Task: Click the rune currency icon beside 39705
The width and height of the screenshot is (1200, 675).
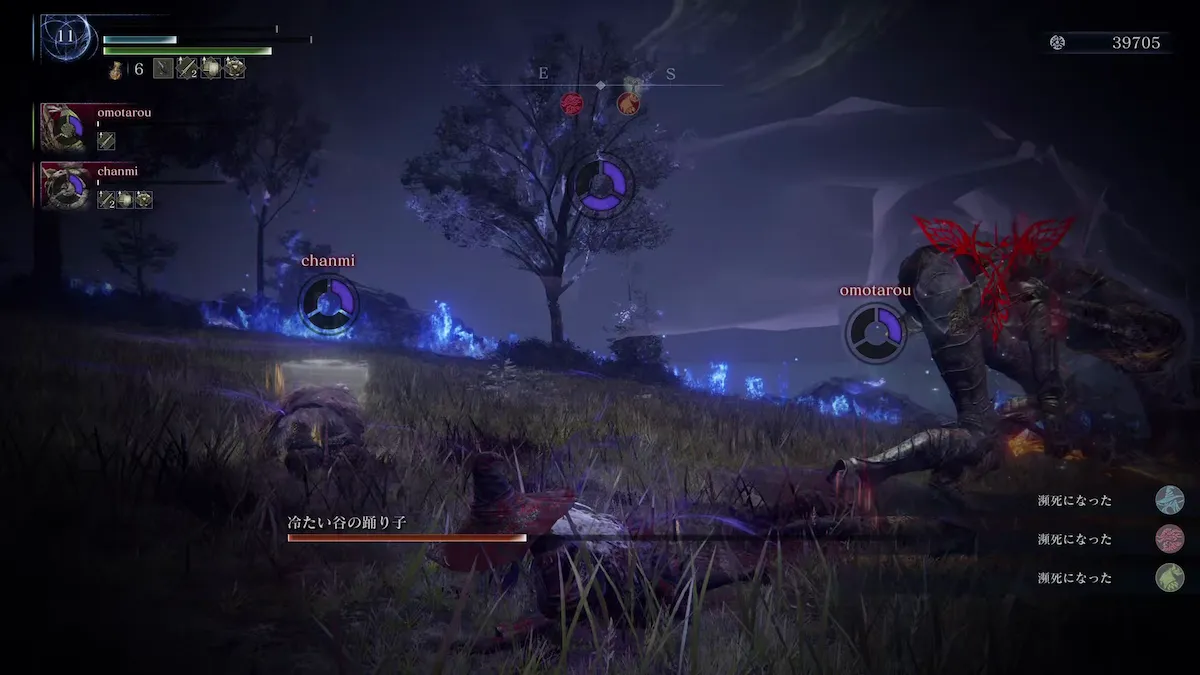Action: [x=1058, y=42]
